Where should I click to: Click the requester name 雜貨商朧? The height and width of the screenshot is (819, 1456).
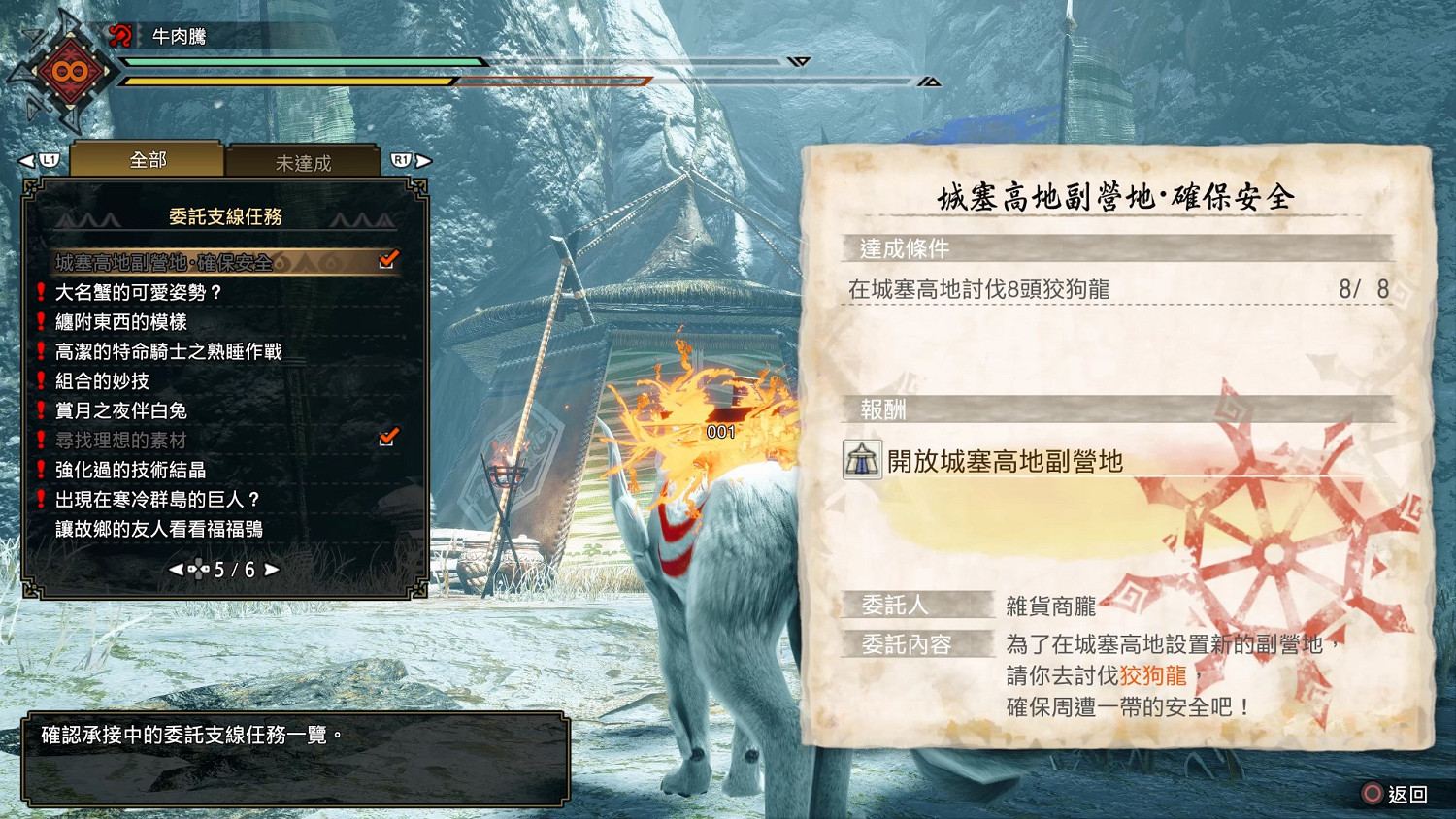coord(1049,606)
